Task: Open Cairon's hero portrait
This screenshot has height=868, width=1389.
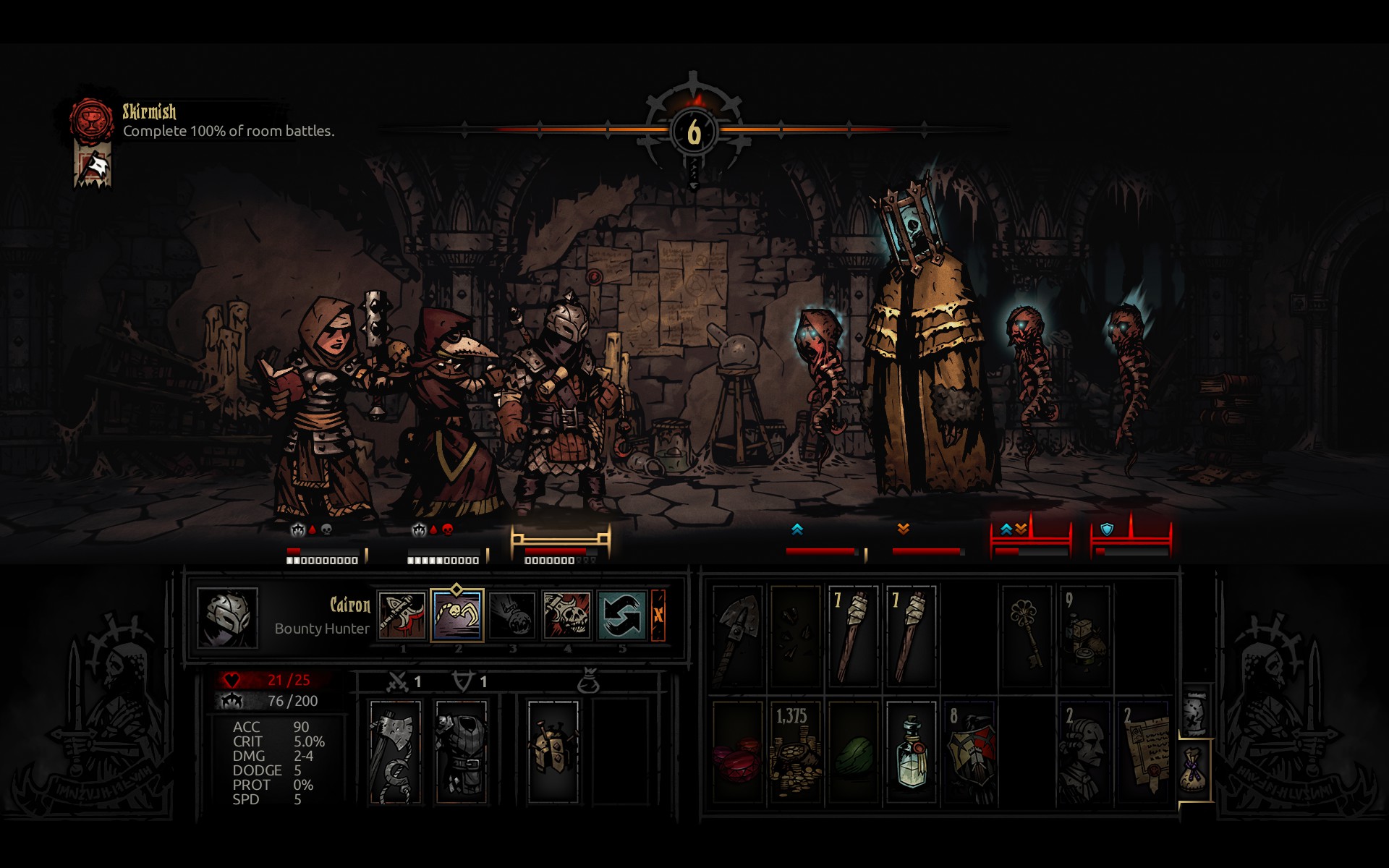Action: tap(227, 618)
